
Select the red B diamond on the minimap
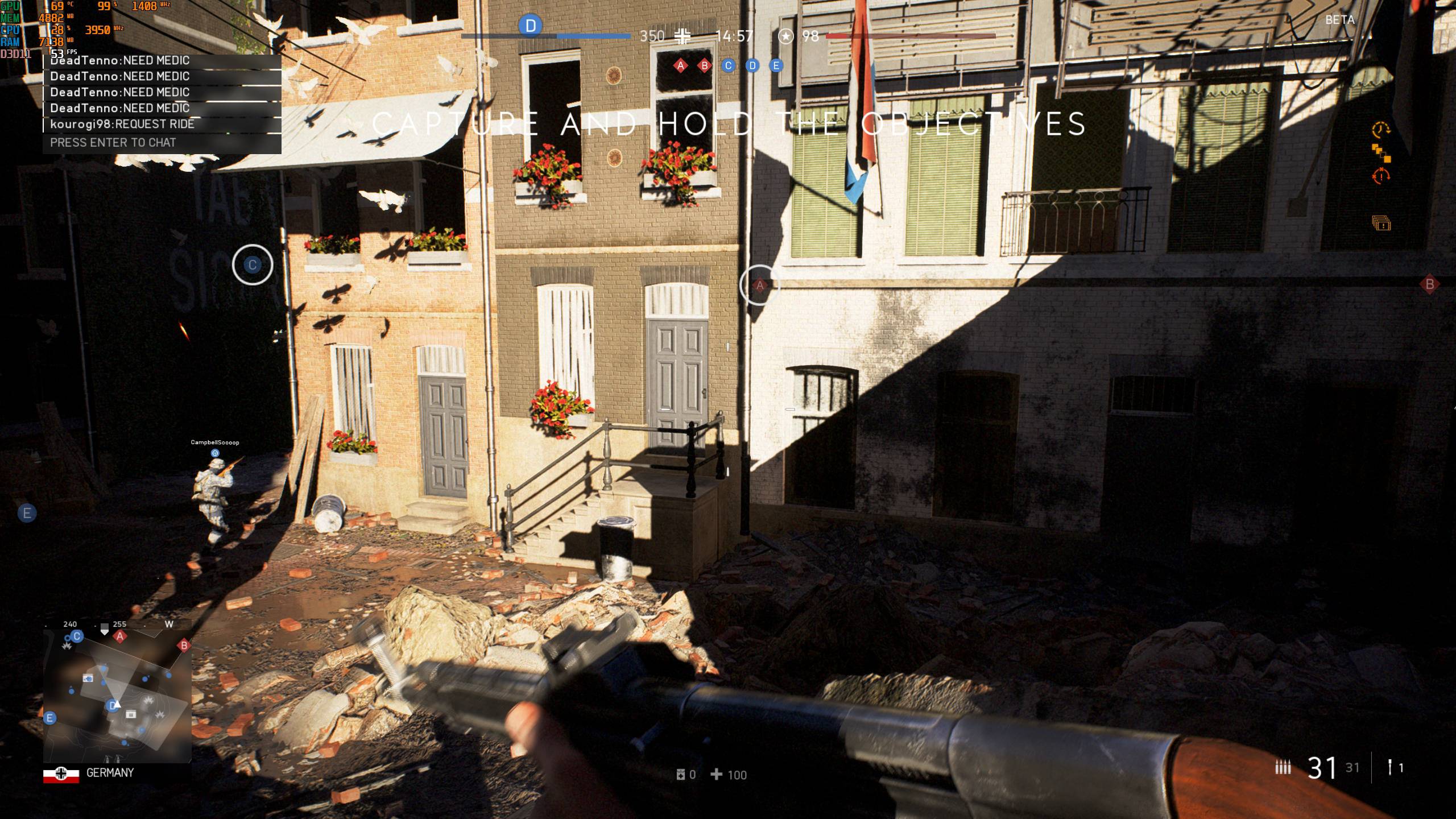click(184, 646)
